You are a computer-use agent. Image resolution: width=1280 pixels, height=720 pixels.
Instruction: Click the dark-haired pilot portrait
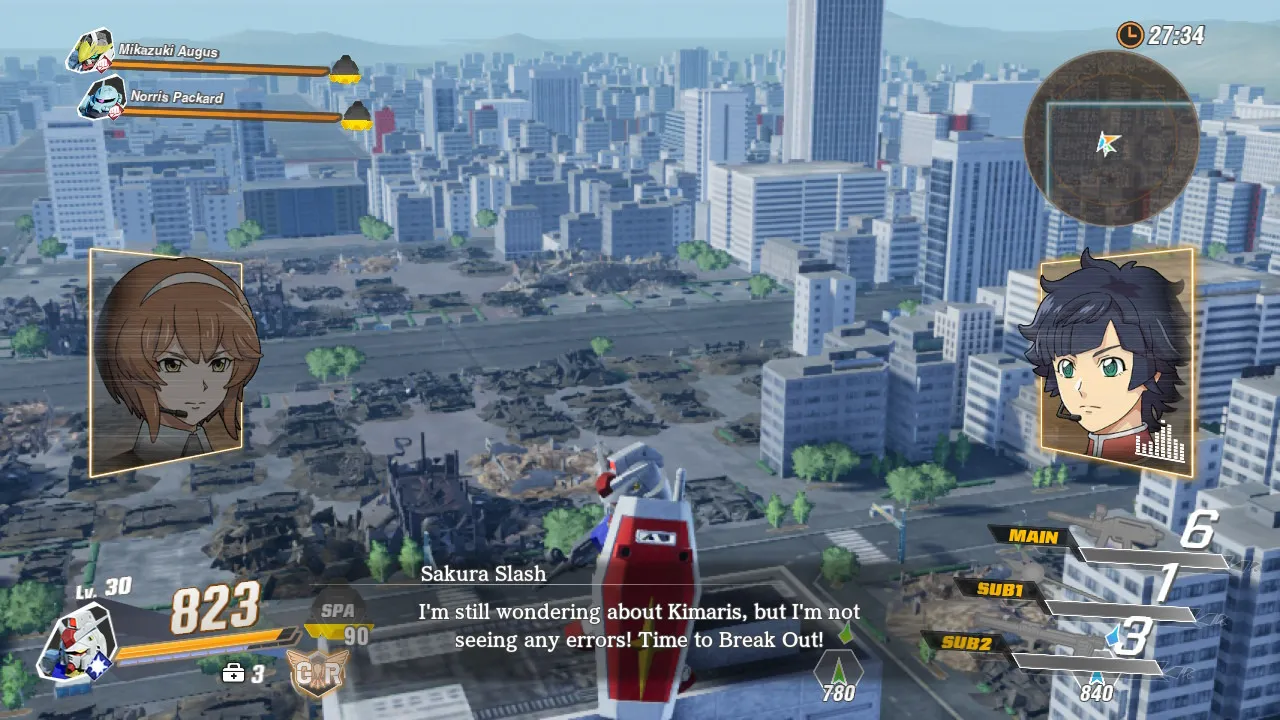tap(1115, 362)
